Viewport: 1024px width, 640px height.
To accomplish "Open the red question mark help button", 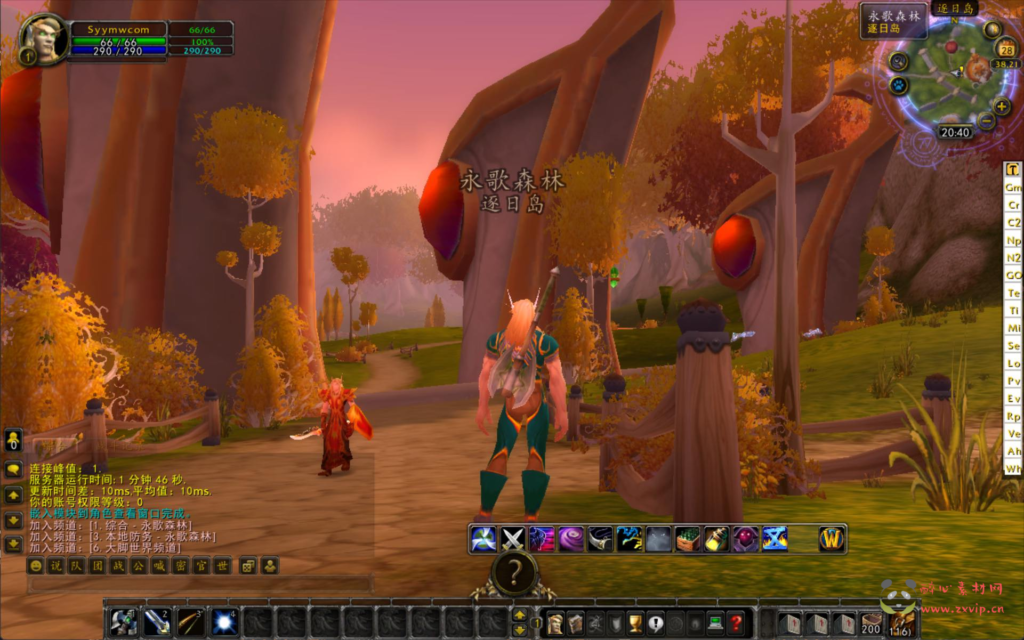I will pos(735,623).
